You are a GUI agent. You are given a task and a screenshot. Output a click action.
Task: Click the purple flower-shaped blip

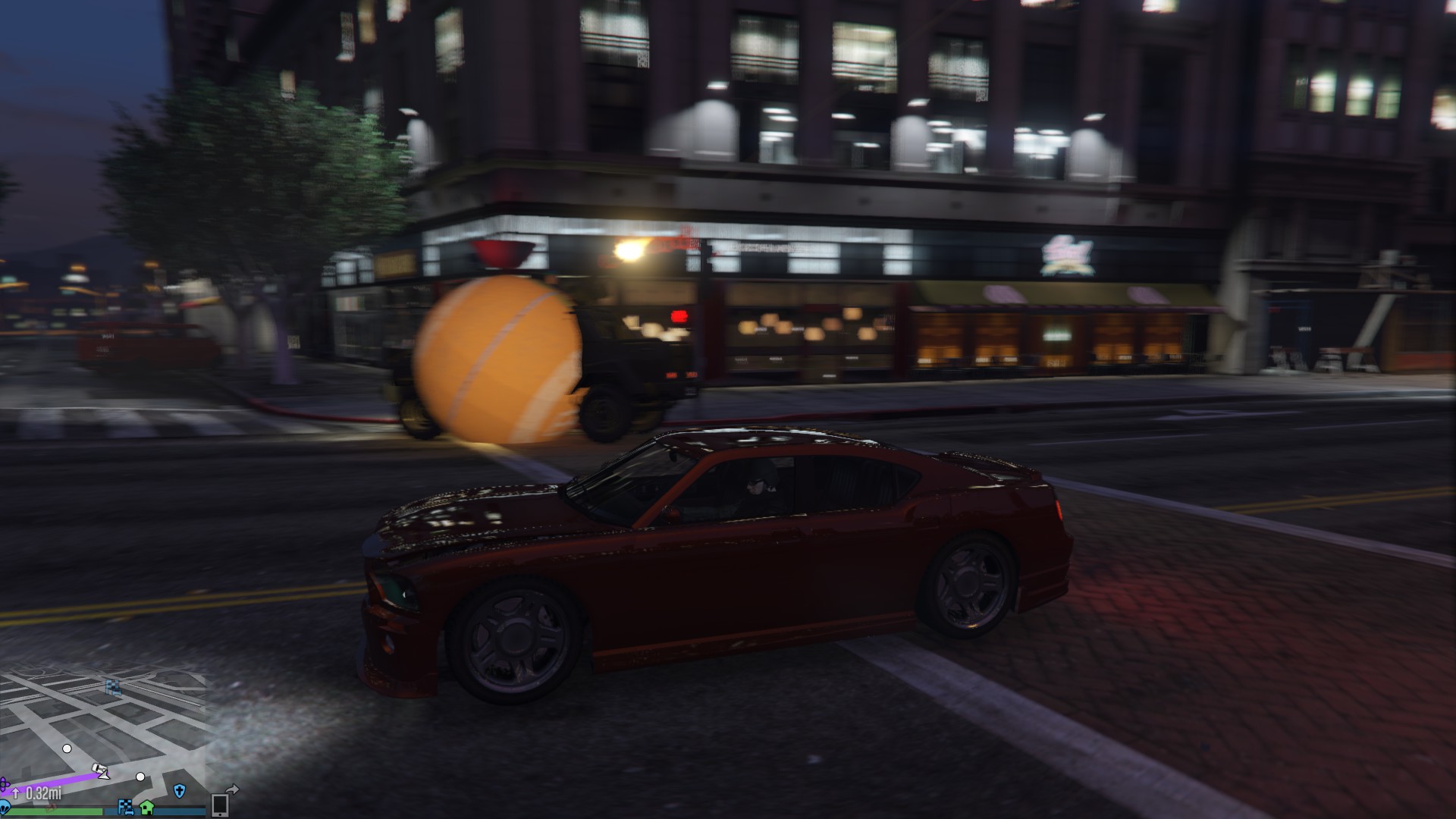click(x=4, y=783)
